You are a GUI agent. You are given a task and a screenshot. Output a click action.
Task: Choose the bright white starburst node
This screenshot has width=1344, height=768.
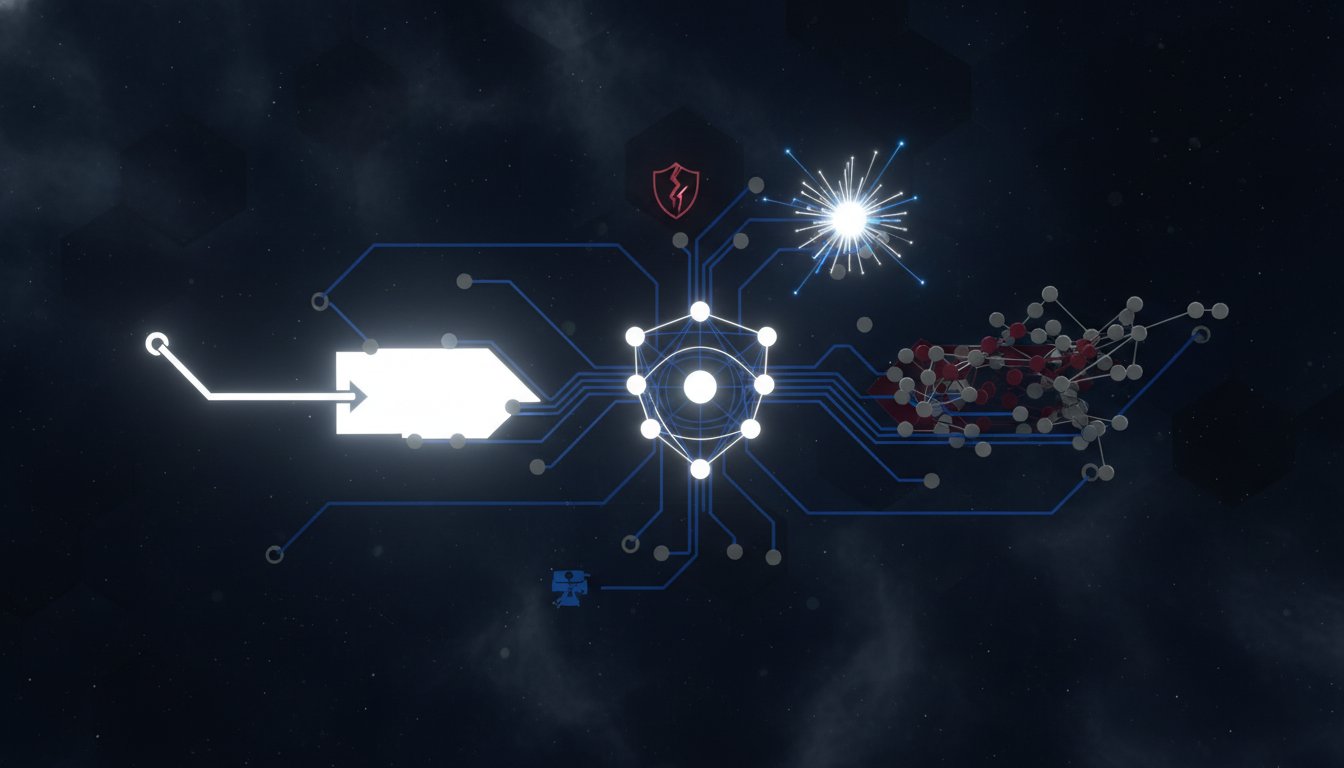[850, 217]
